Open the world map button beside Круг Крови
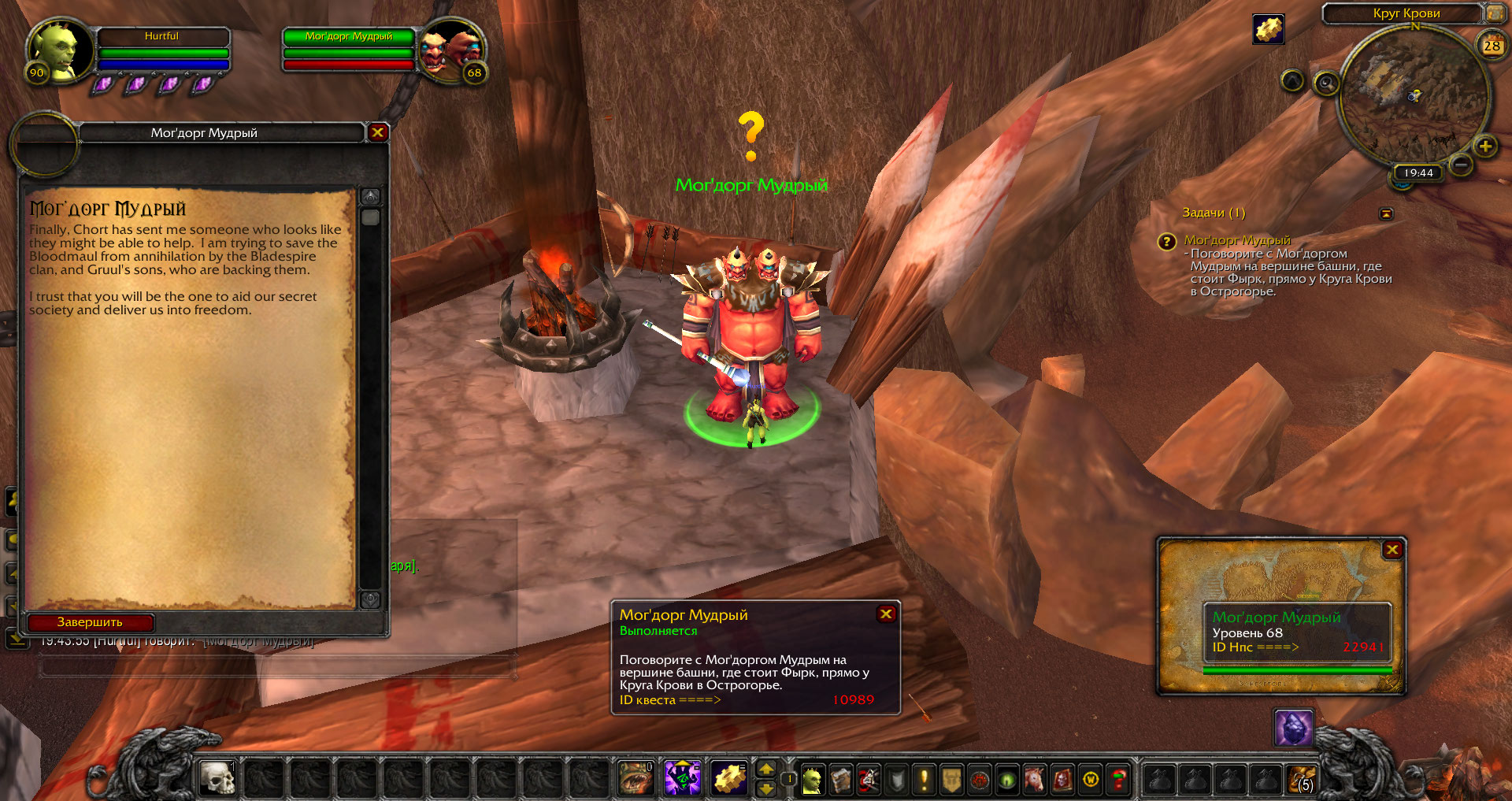This screenshot has width=1512, height=801. (x=1495, y=13)
